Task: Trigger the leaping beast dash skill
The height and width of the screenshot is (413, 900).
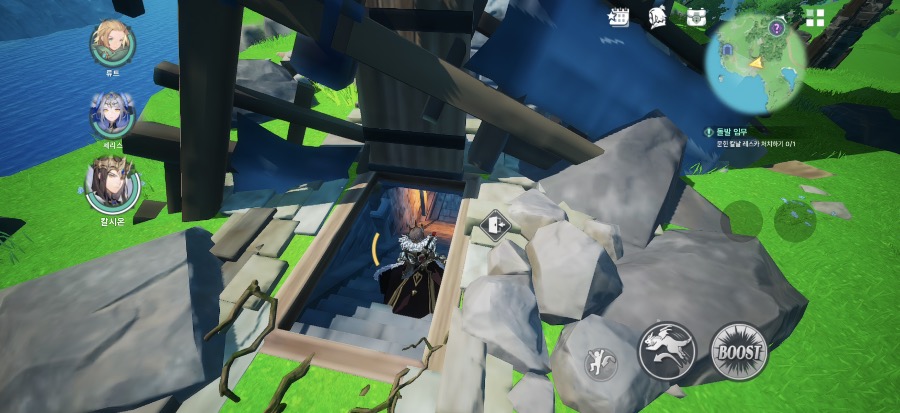Action: [667, 352]
